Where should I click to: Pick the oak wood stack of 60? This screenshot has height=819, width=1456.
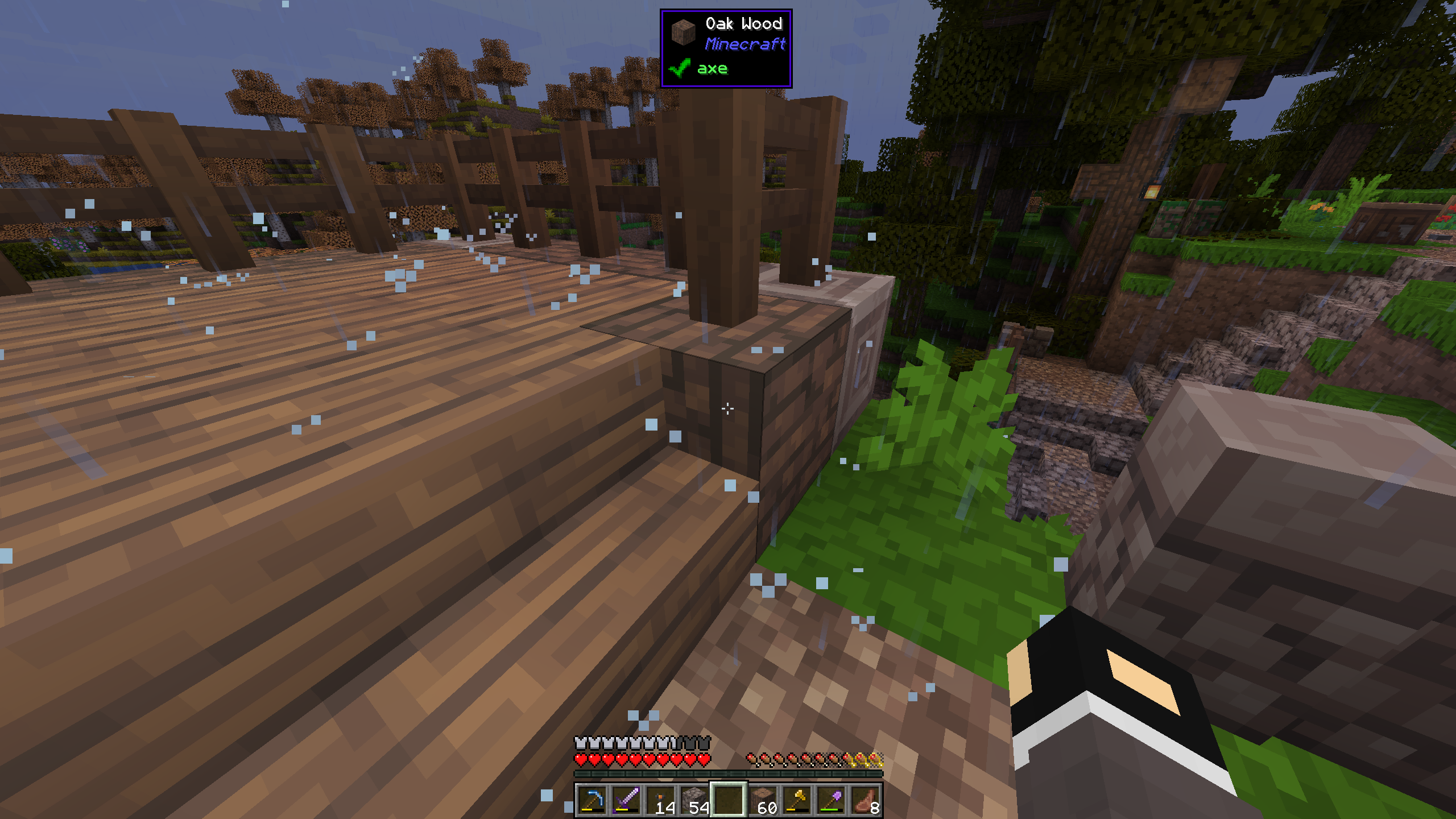click(762, 800)
